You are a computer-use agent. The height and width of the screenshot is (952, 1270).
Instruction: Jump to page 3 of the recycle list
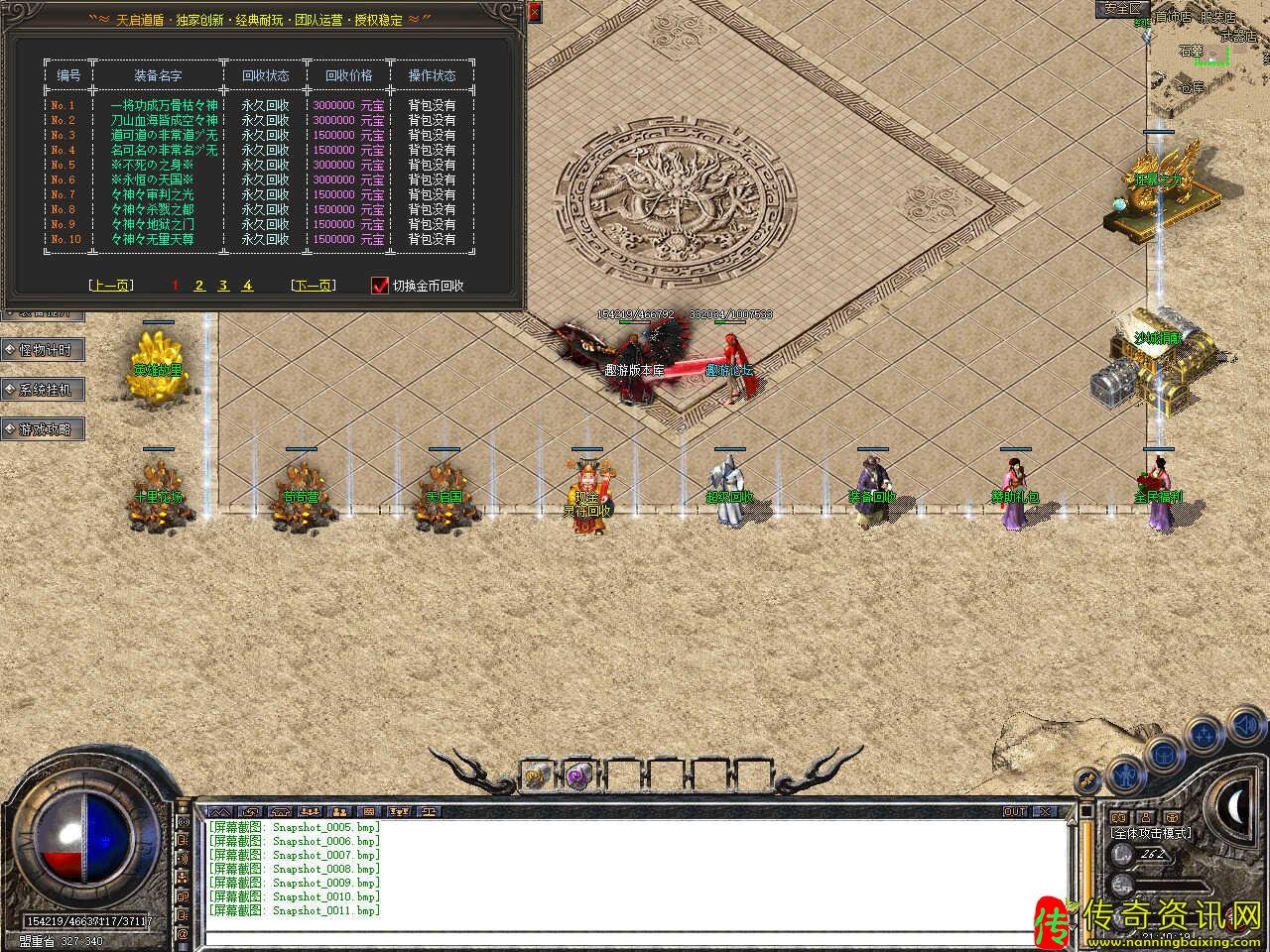pyautogui.click(x=223, y=286)
